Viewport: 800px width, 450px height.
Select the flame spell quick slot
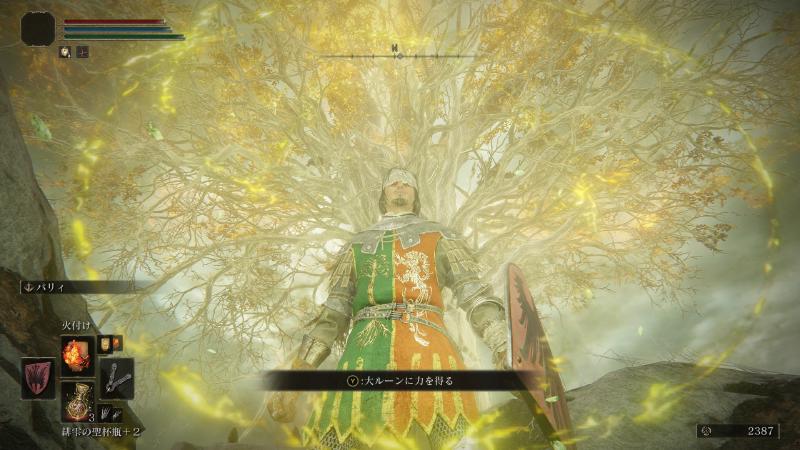tap(77, 355)
